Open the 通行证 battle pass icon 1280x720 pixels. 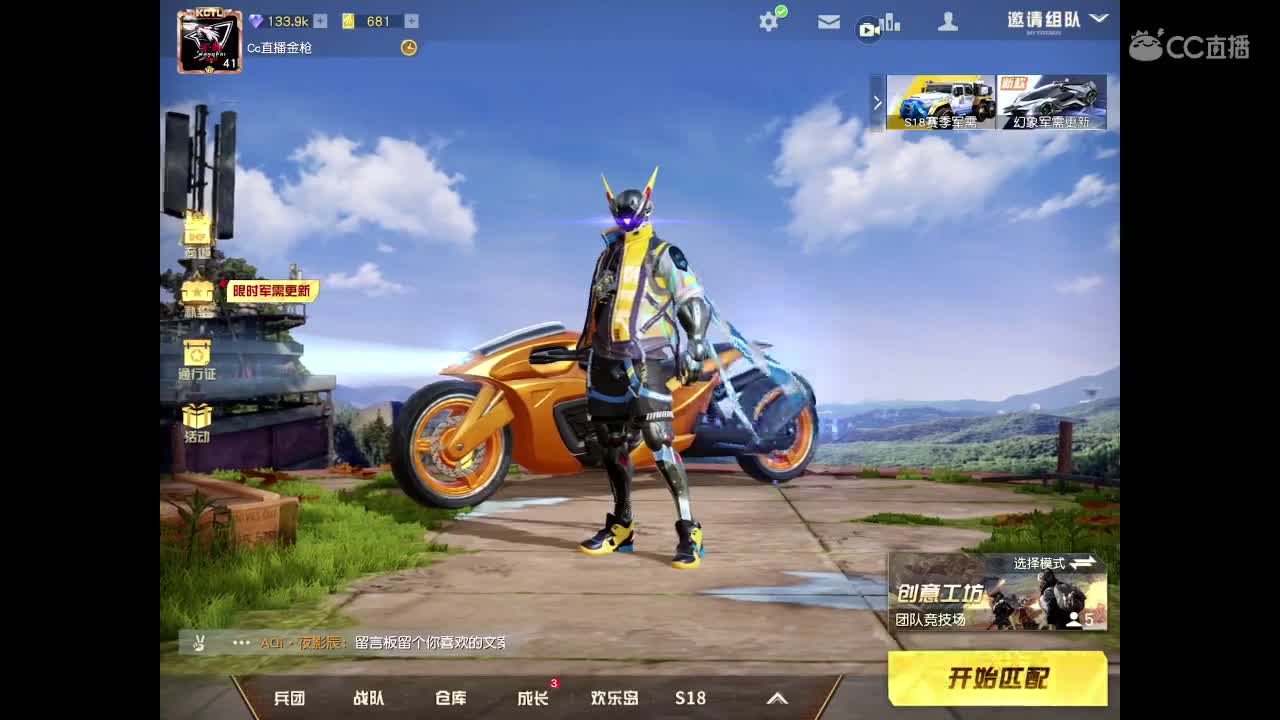click(x=197, y=358)
